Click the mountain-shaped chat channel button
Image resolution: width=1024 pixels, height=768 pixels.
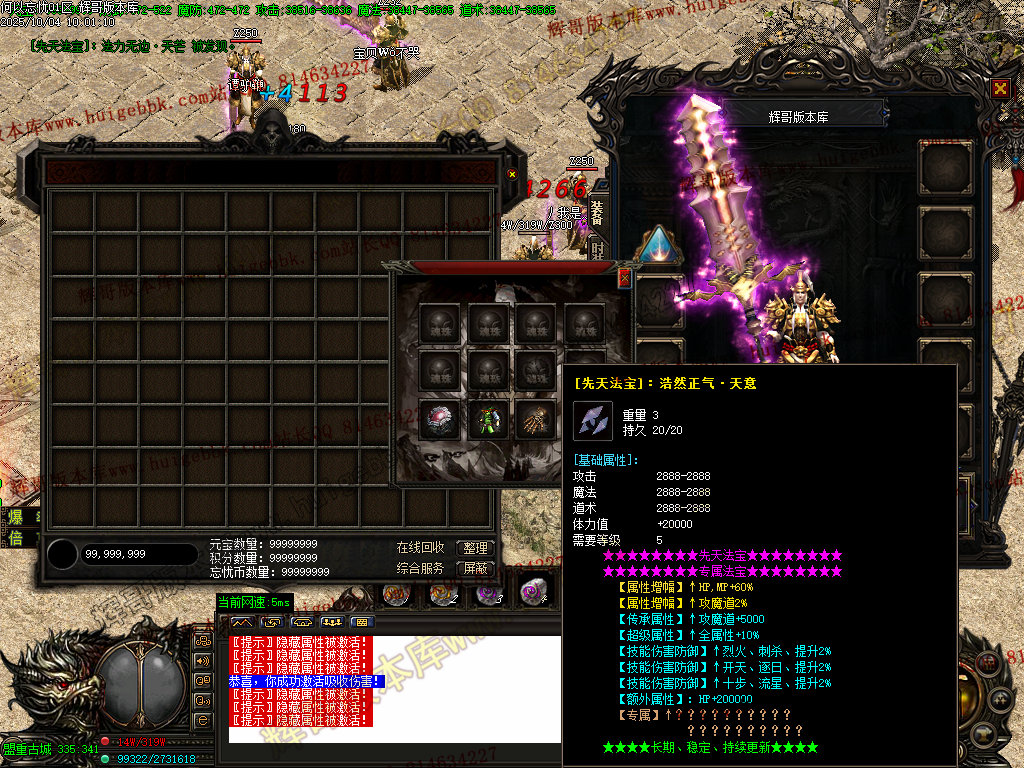[242, 622]
